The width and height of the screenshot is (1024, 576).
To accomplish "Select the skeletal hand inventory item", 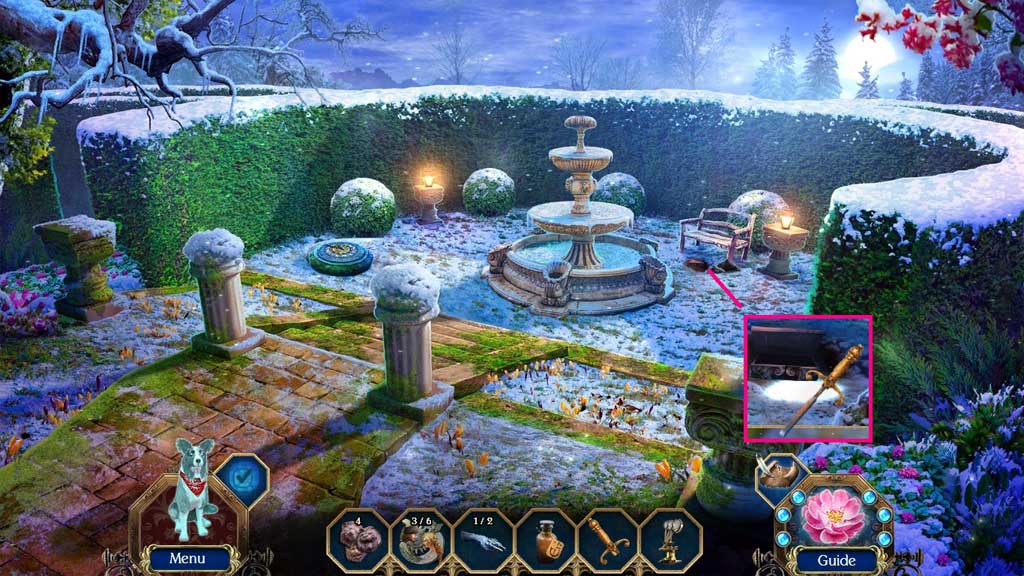I will (483, 539).
